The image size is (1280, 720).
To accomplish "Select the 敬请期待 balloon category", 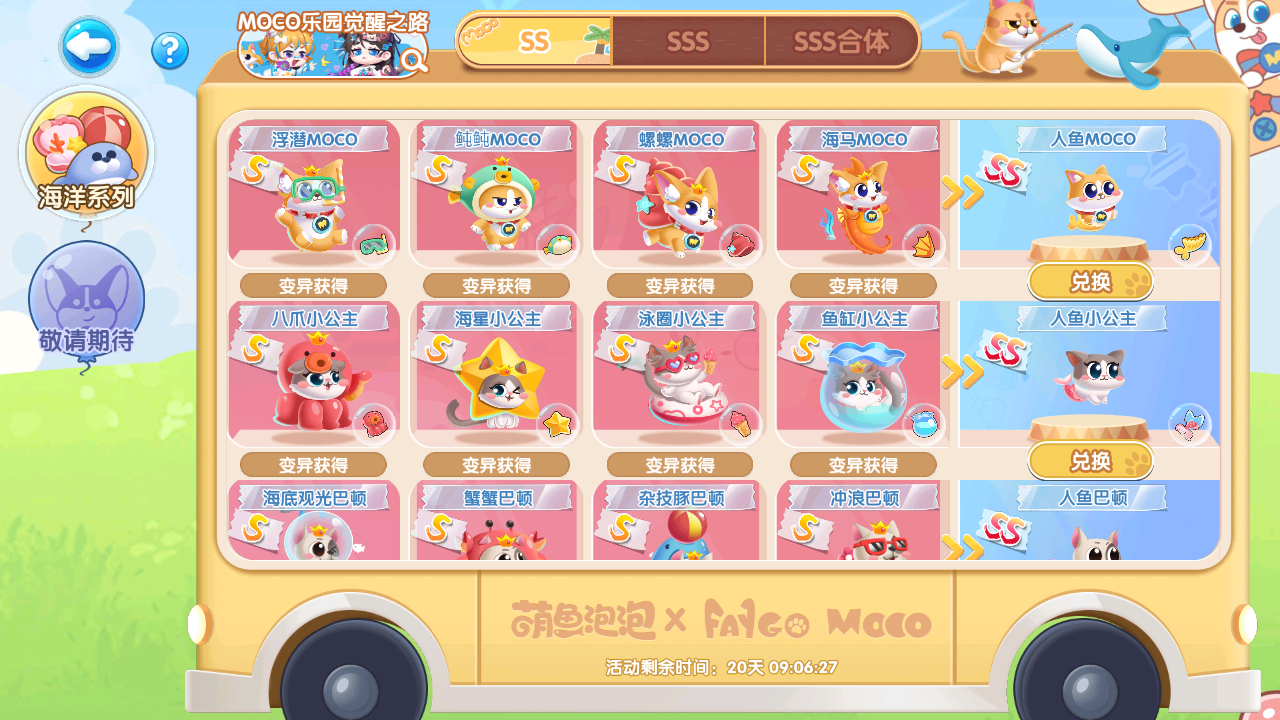I will pos(87,301).
